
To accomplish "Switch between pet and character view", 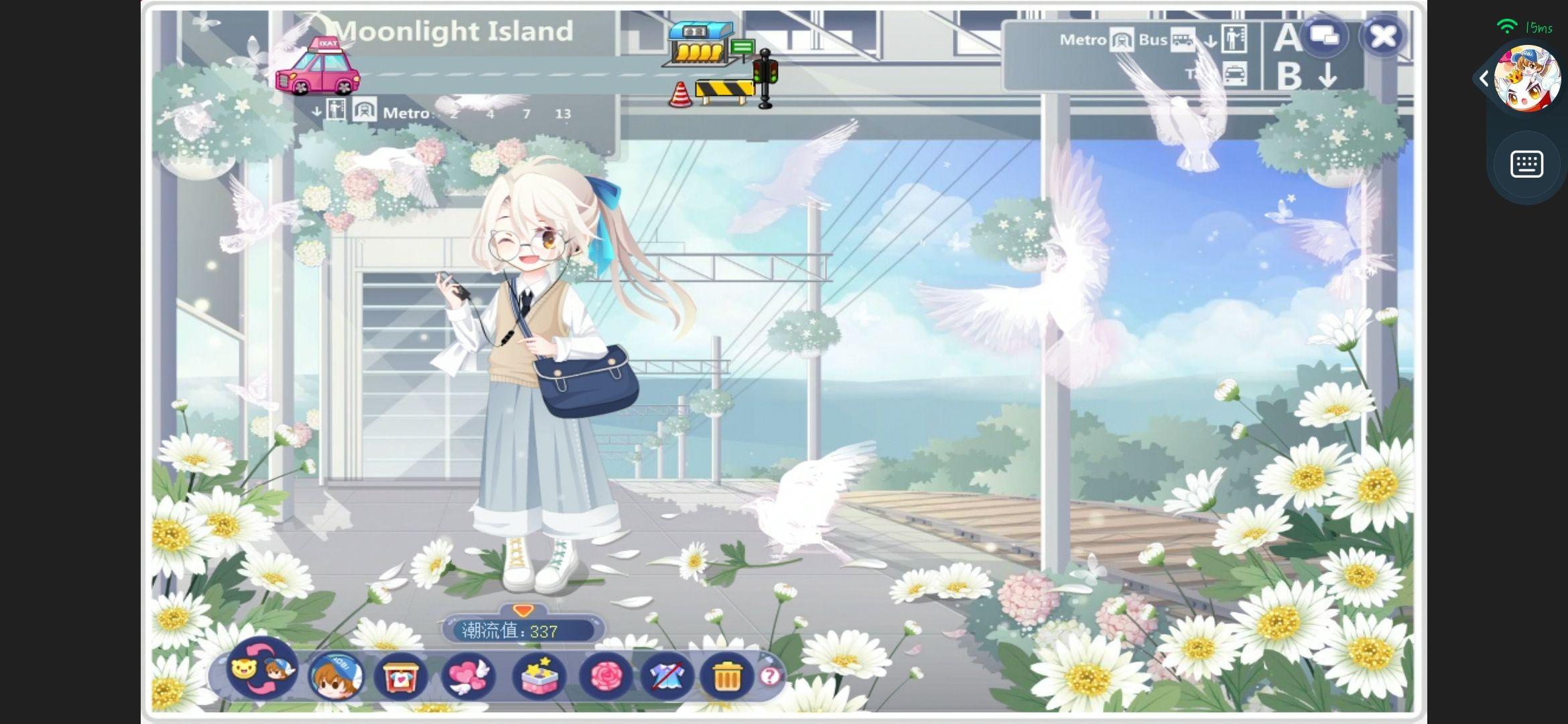I will 262,670.
